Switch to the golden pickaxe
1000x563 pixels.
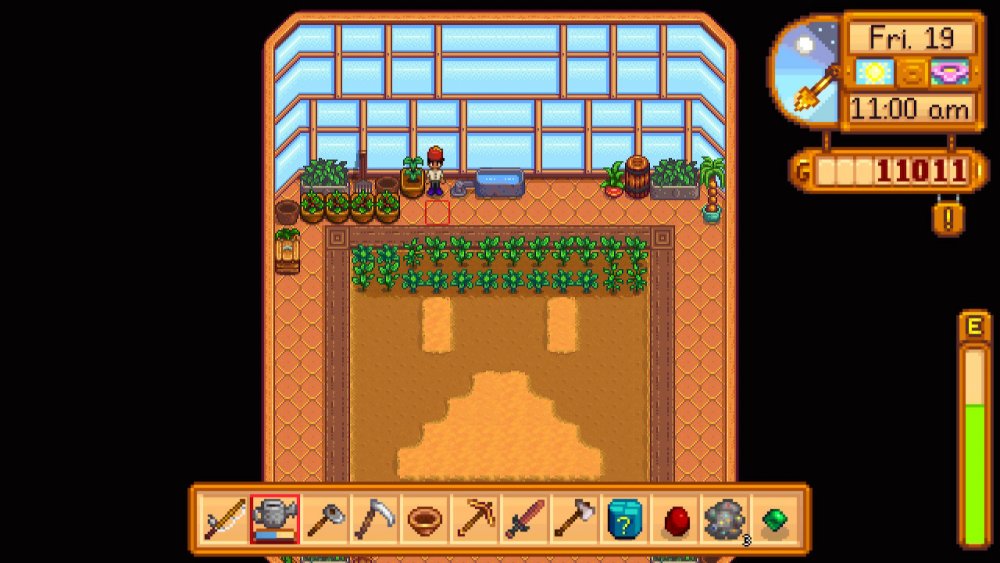(474, 519)
